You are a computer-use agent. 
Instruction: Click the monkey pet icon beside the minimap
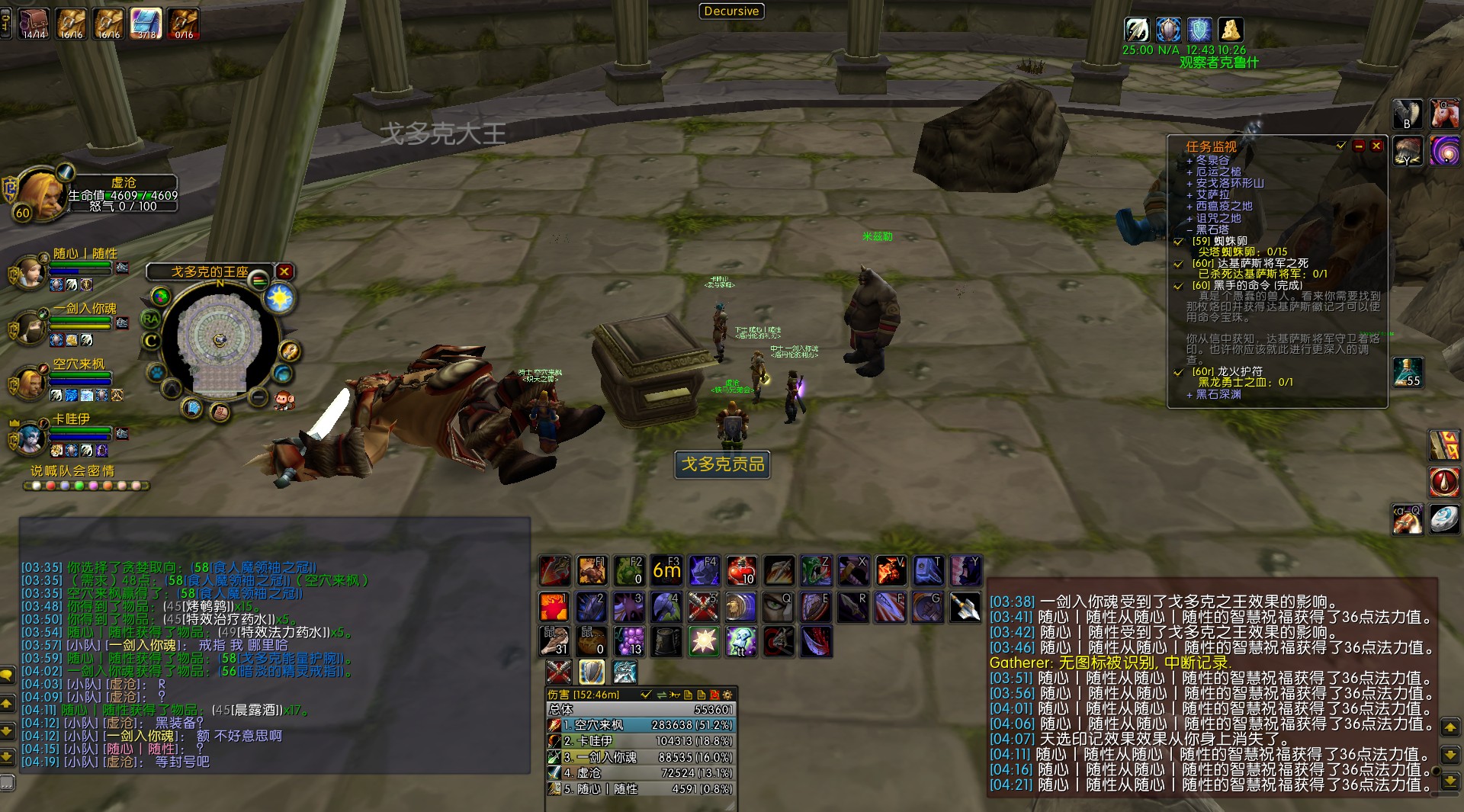point(283,401)
